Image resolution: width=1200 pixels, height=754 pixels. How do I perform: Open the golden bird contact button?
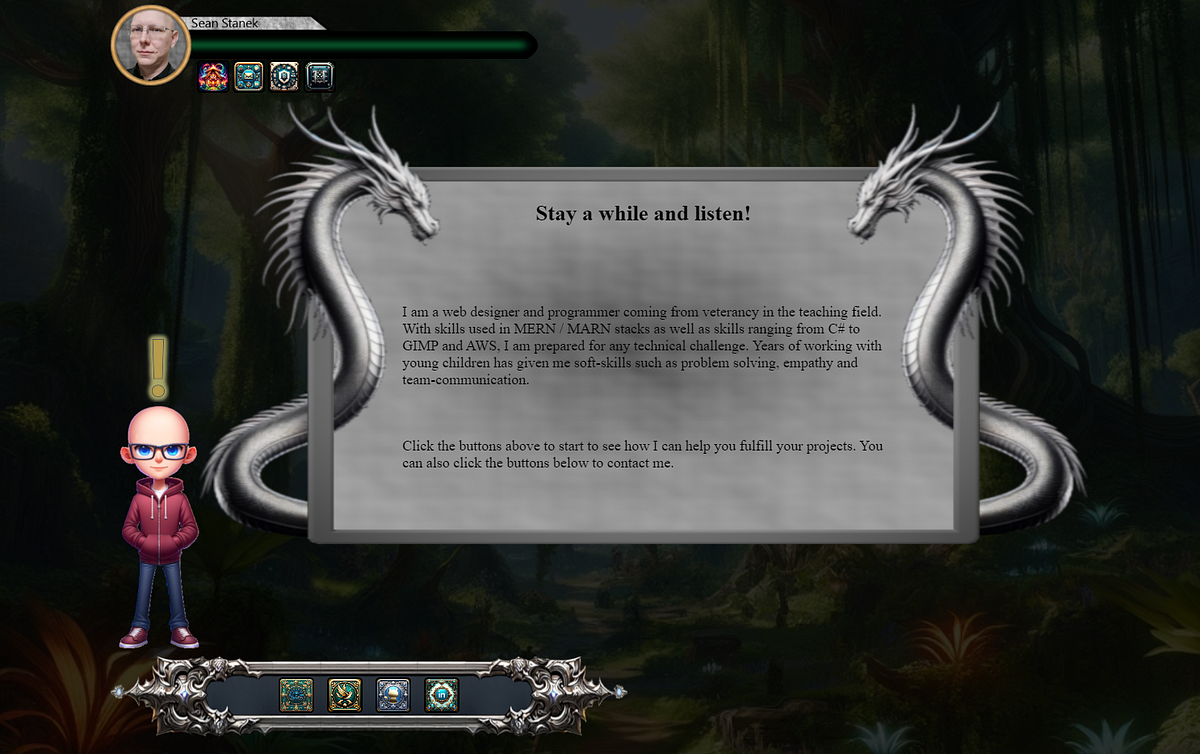(345, 695)
